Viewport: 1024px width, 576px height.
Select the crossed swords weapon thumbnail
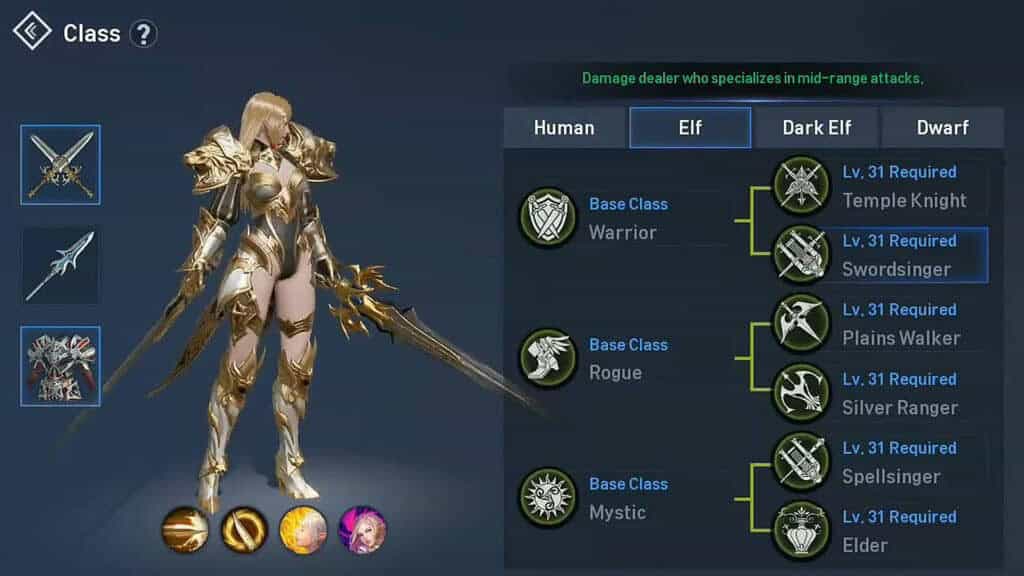point(61,165)
